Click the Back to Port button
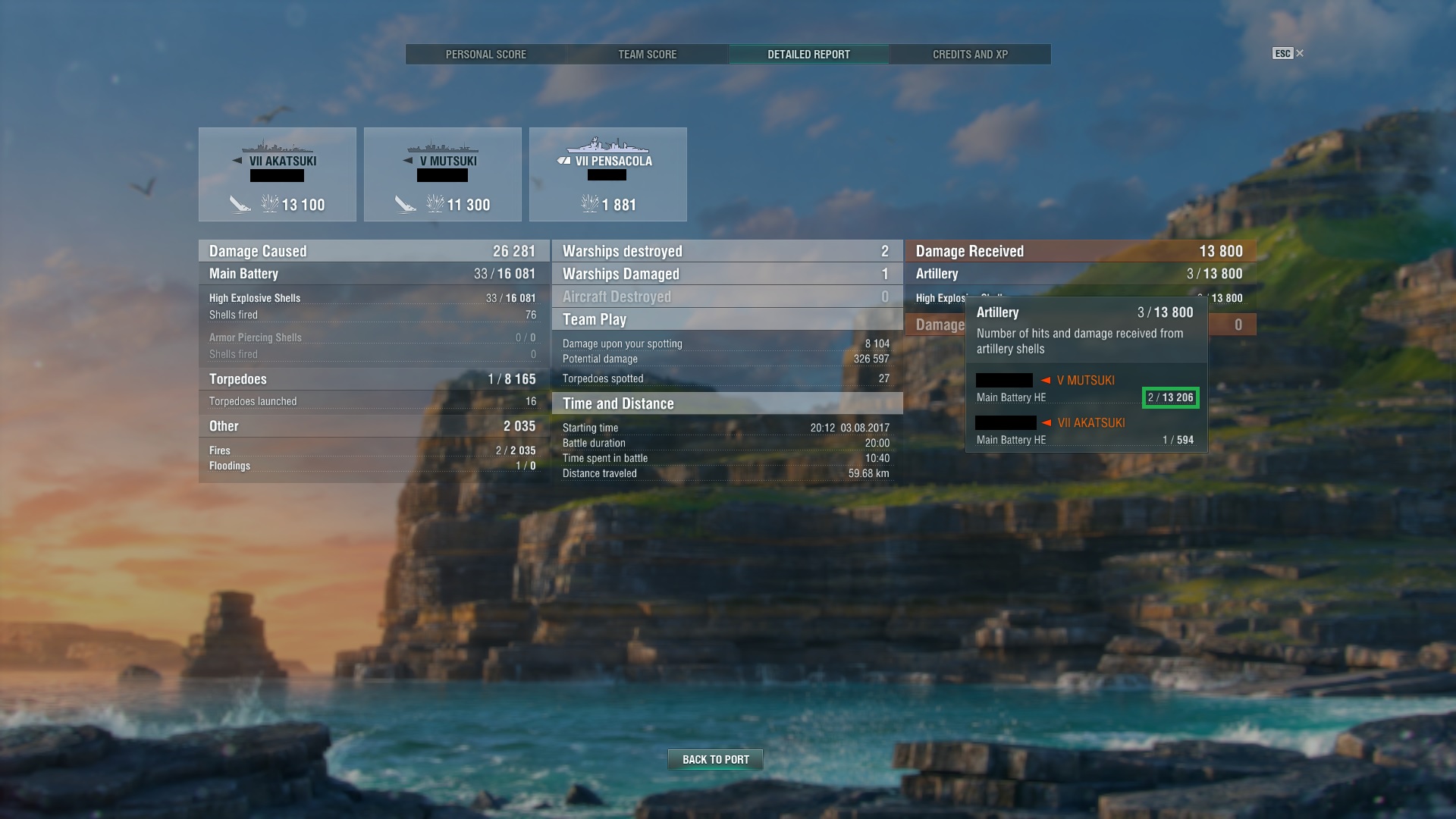1456x819 pixels. click(x=714, y=759)
